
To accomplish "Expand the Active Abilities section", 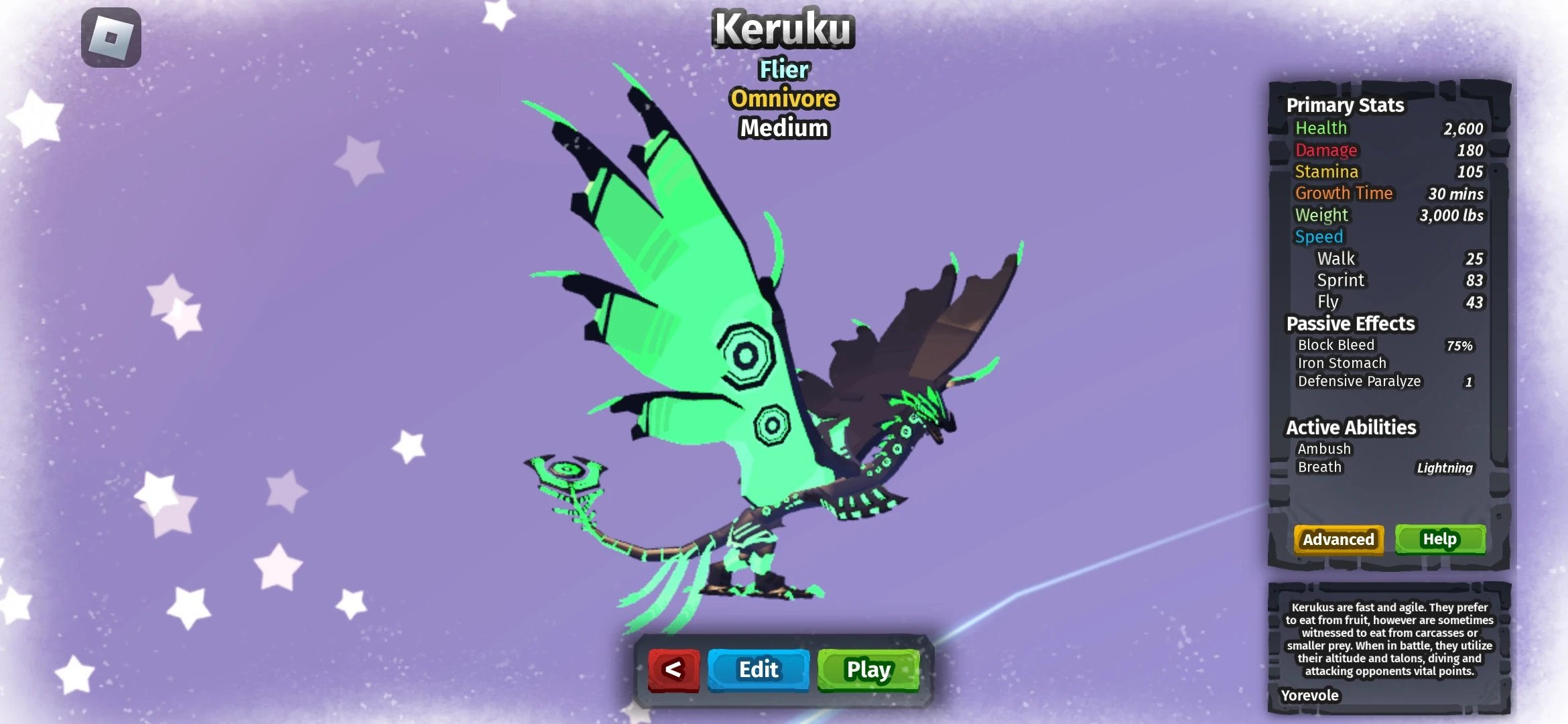I will click(1350, 427).
